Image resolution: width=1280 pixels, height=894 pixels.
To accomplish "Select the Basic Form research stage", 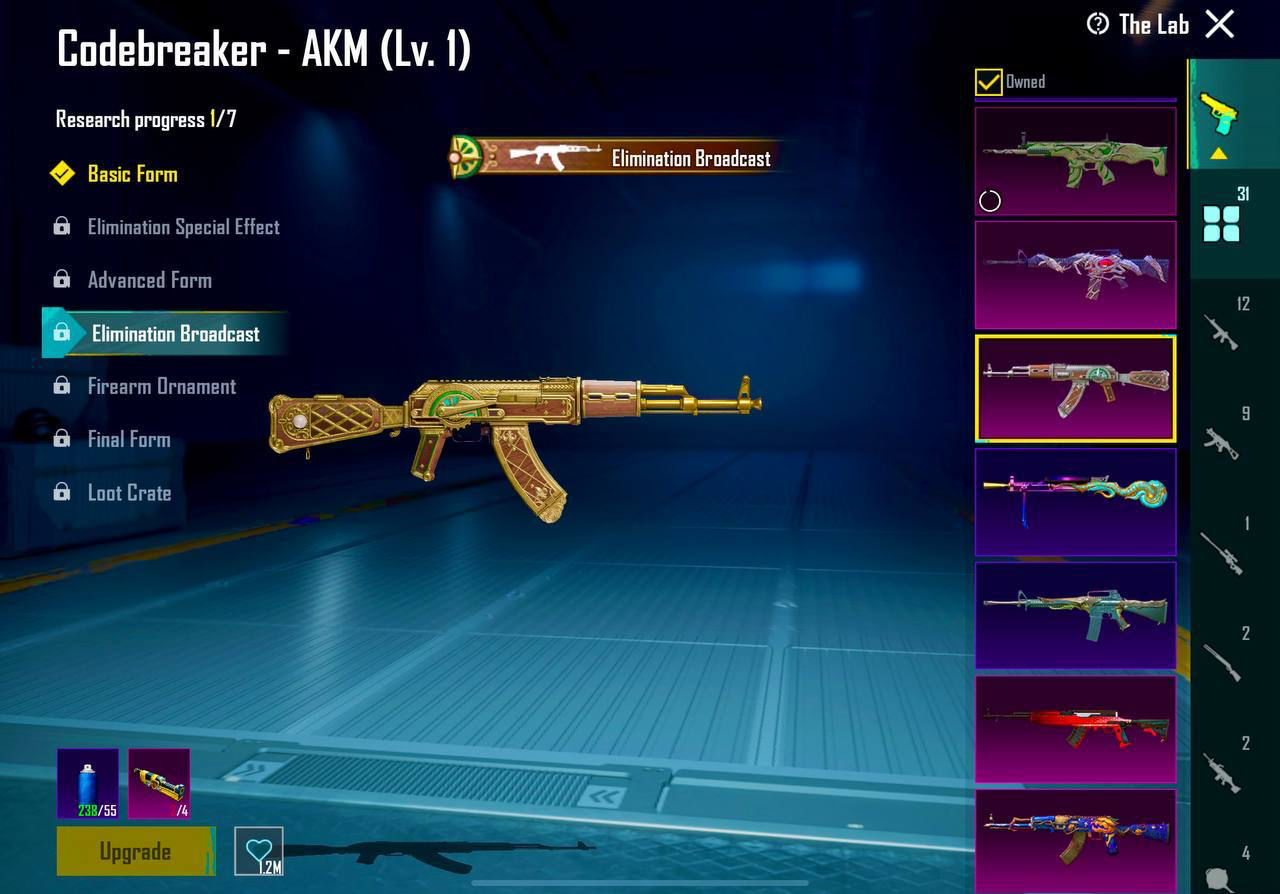I will point(132,174).
